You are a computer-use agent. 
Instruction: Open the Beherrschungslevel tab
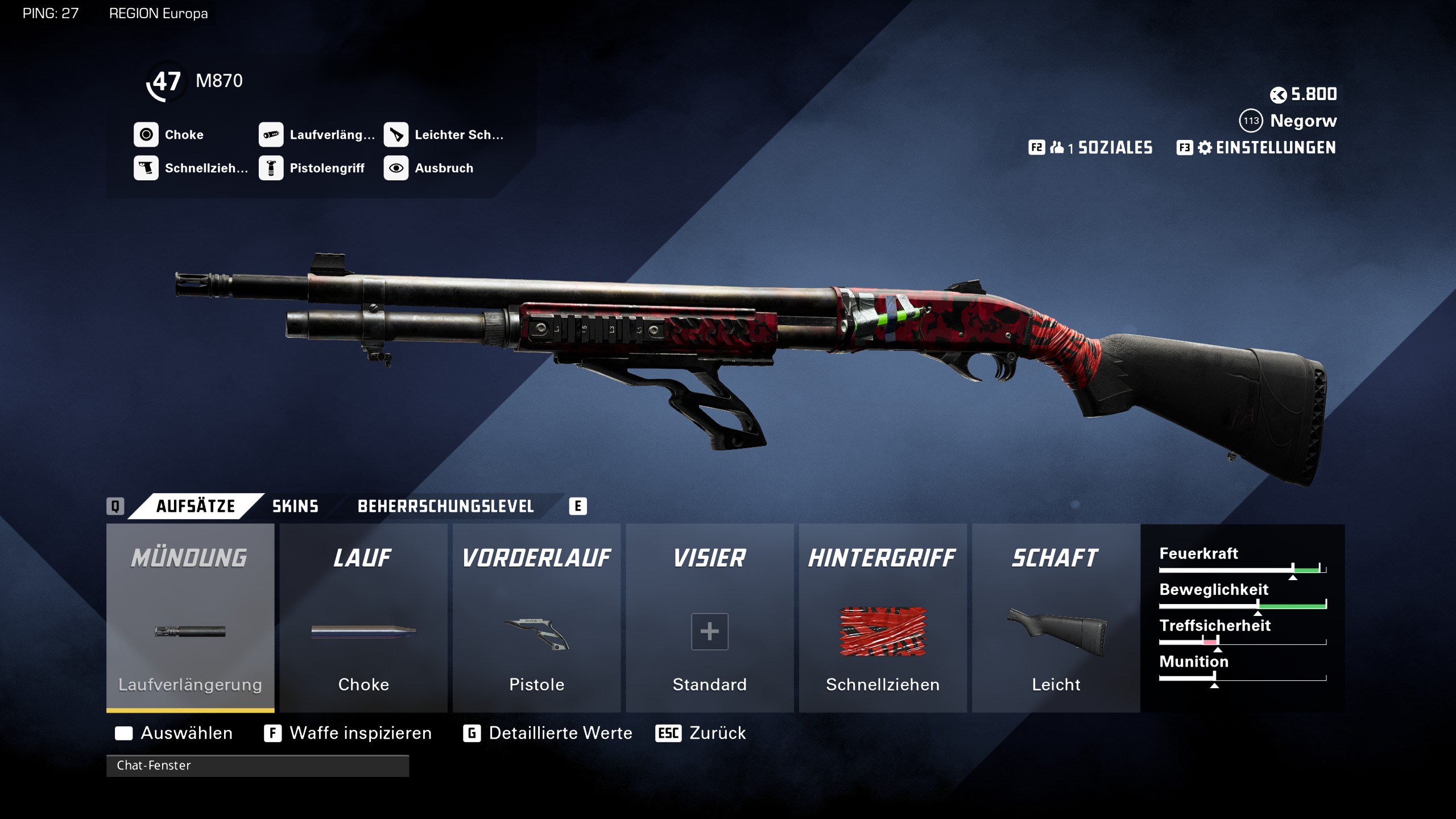(445, 506)
